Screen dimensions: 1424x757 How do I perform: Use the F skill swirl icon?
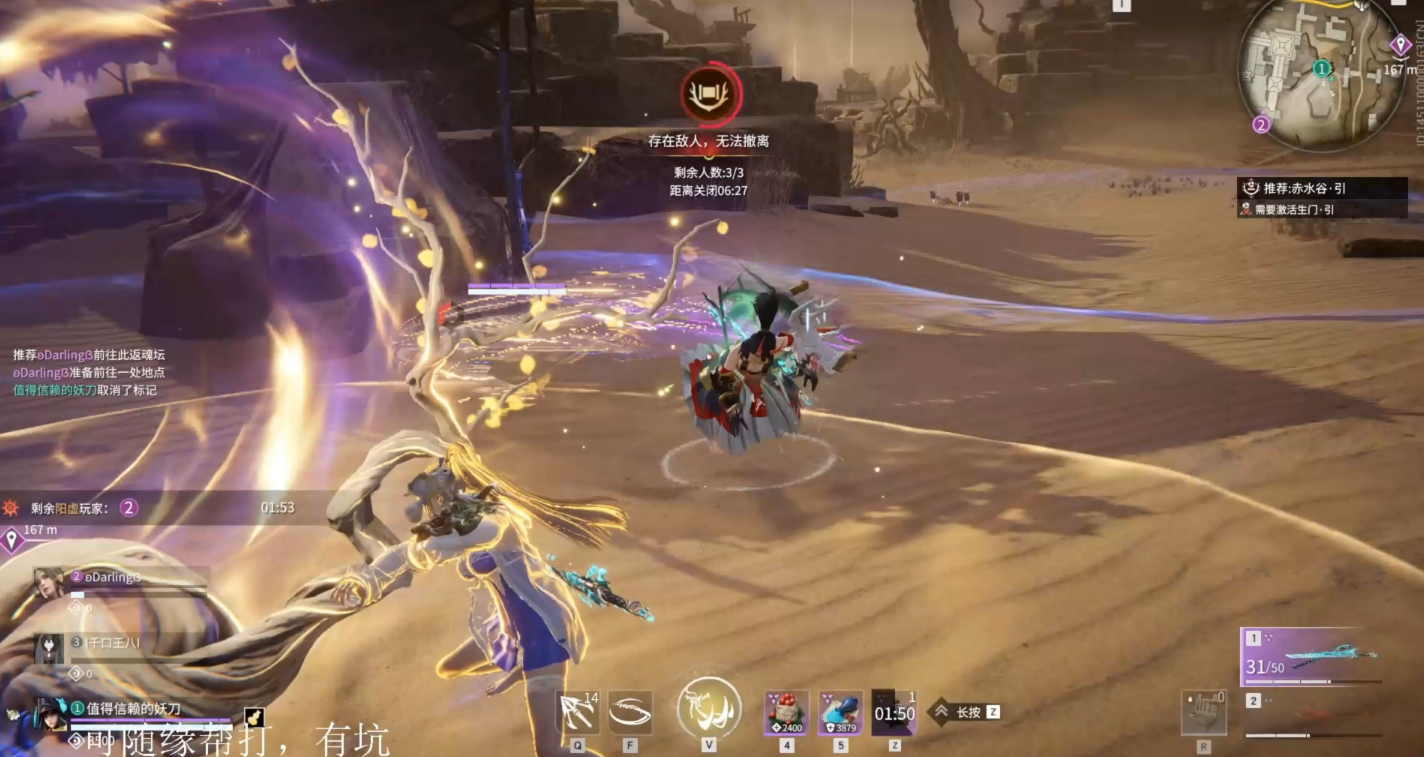click(x=630, y=713)
